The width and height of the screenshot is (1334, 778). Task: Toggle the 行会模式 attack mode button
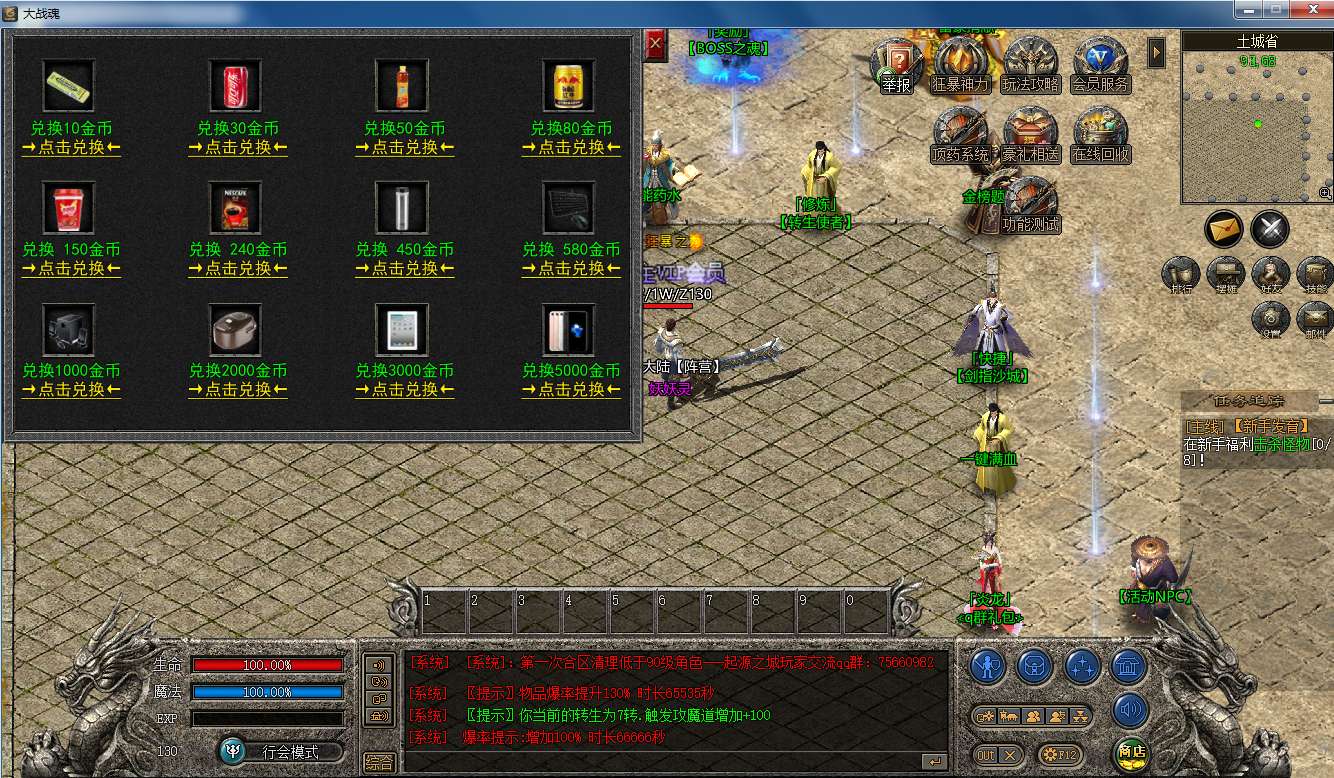click(281, 751)
